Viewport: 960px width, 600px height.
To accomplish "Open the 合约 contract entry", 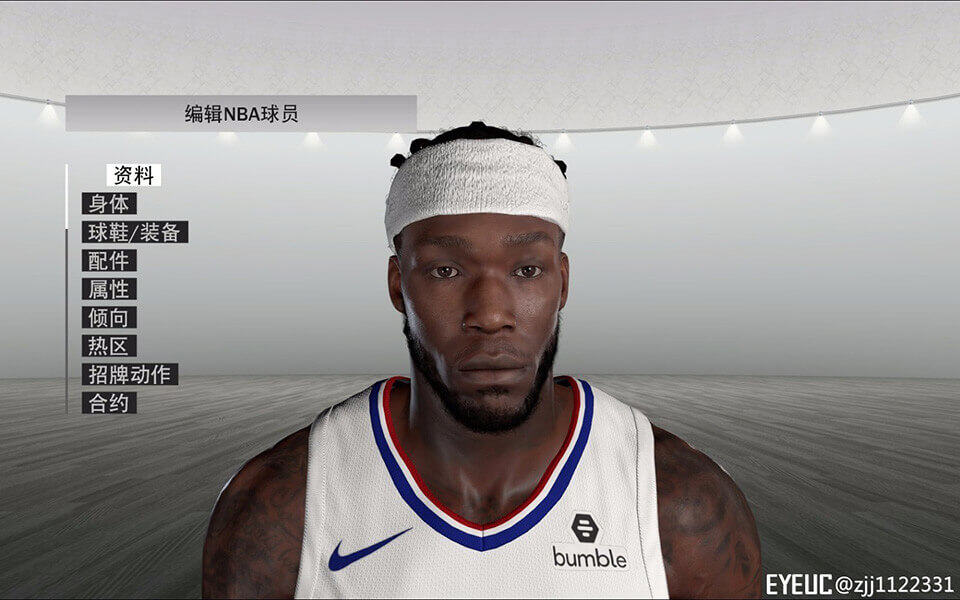I will tap(109, 403).
